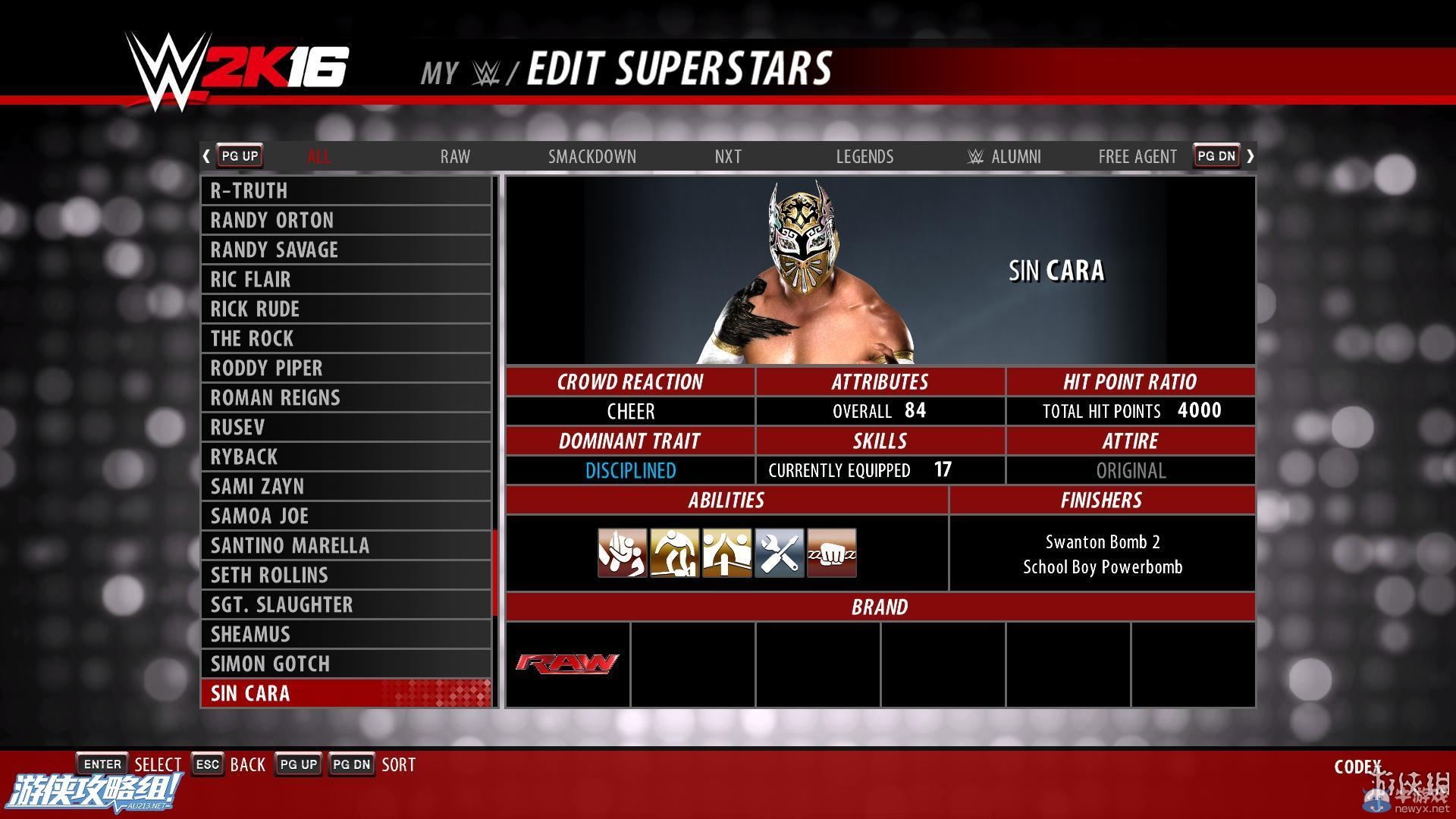Click the springboard dive ability icon
Image resolution: width=1456 pixels, height=819 pixels.
(x=674, y=552)
